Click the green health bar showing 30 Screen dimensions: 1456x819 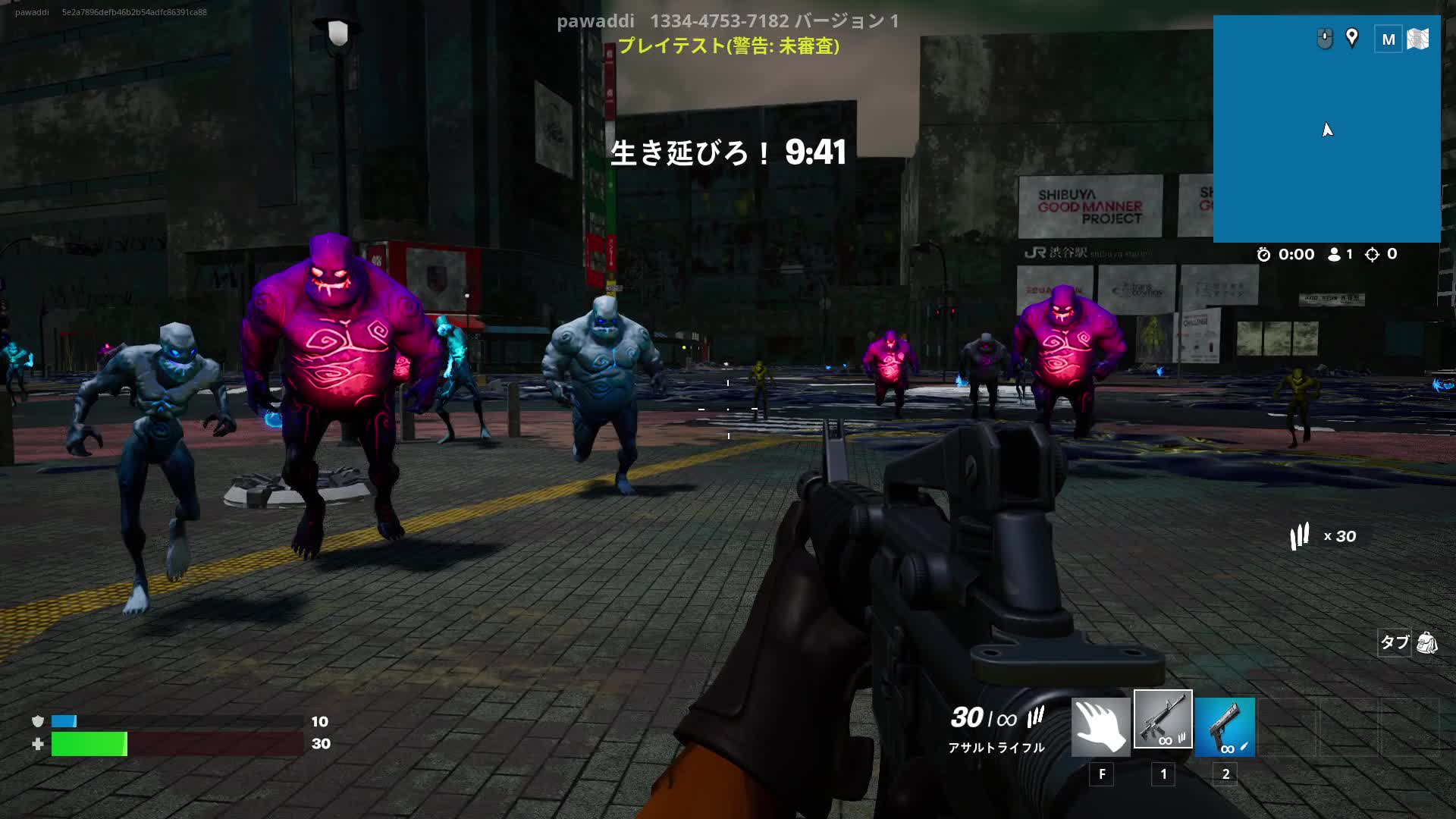pos(87,745)
